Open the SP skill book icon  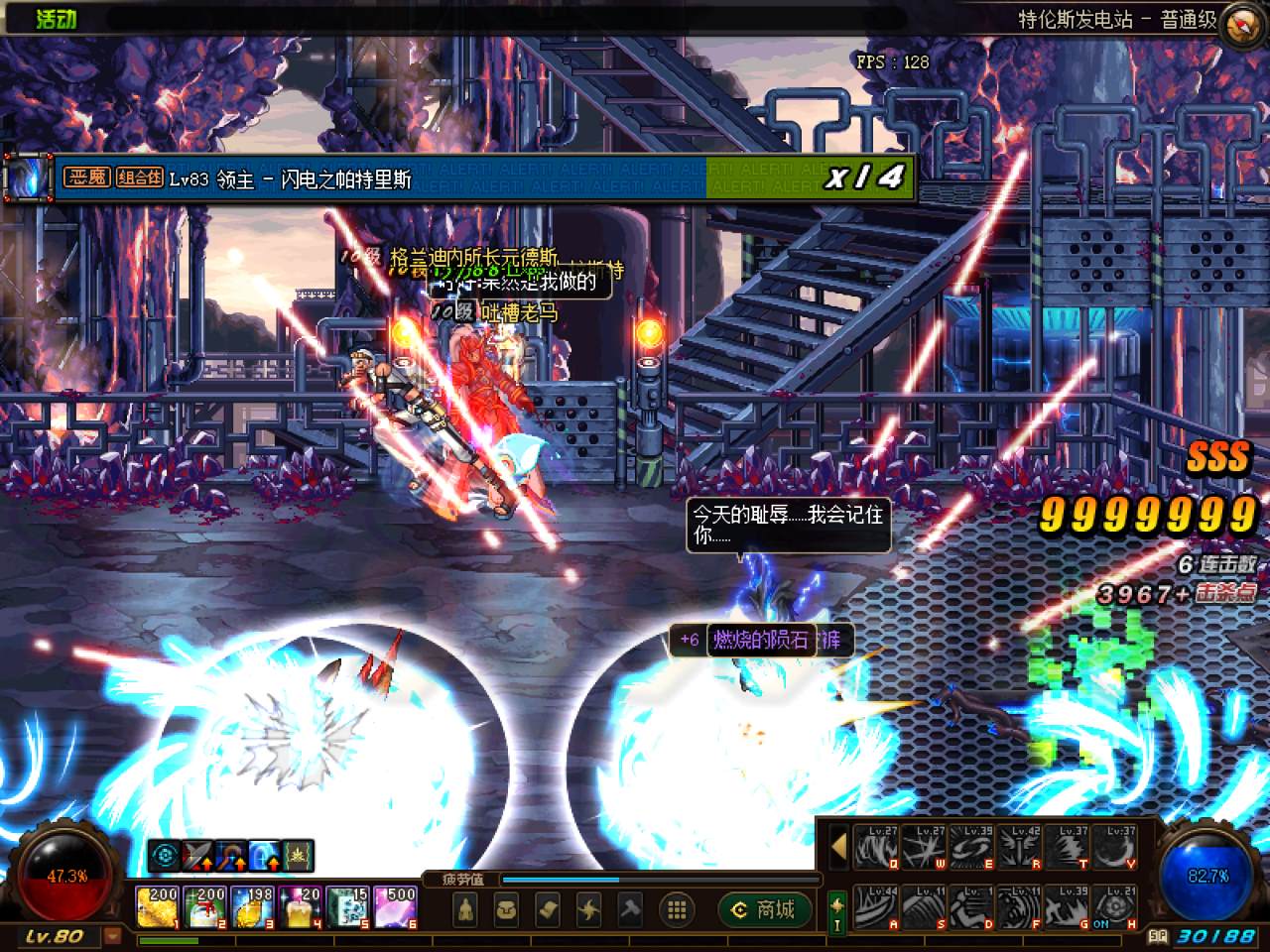click(x=837, y=908)
